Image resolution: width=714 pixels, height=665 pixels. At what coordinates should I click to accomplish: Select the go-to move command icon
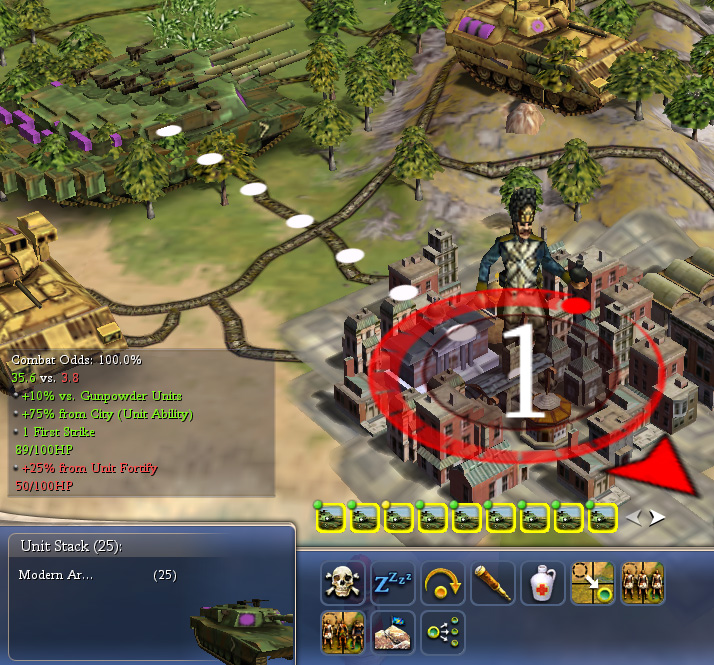click(x=592, y=582)
